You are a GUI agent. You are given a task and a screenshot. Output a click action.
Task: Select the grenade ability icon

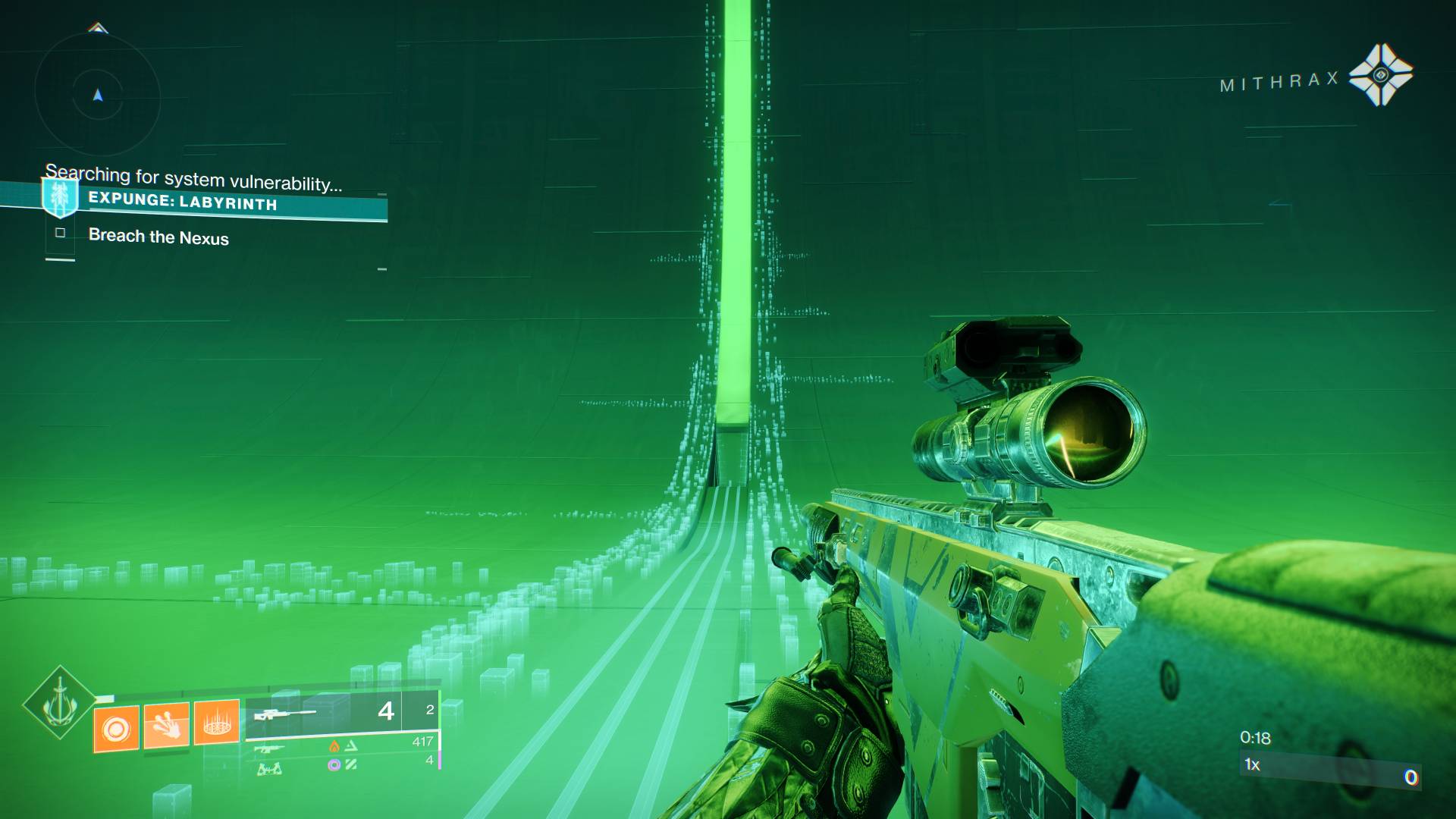(117, 726)
